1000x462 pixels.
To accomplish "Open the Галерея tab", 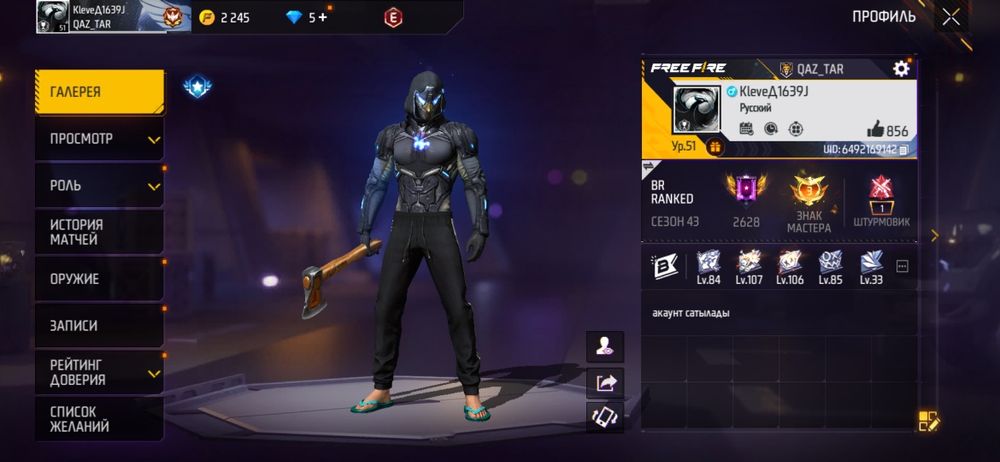I will pos(99,92).
